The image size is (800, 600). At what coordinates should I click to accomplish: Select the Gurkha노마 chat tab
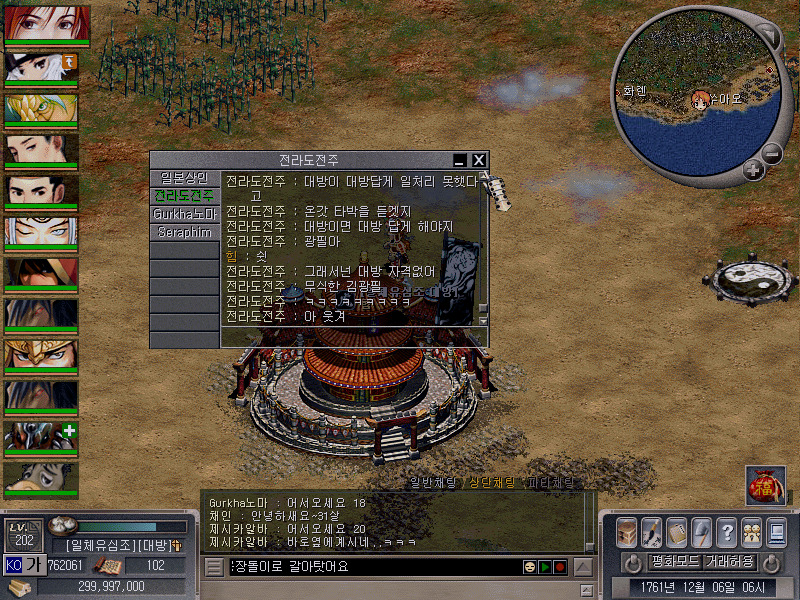click(x=183, y=214)
